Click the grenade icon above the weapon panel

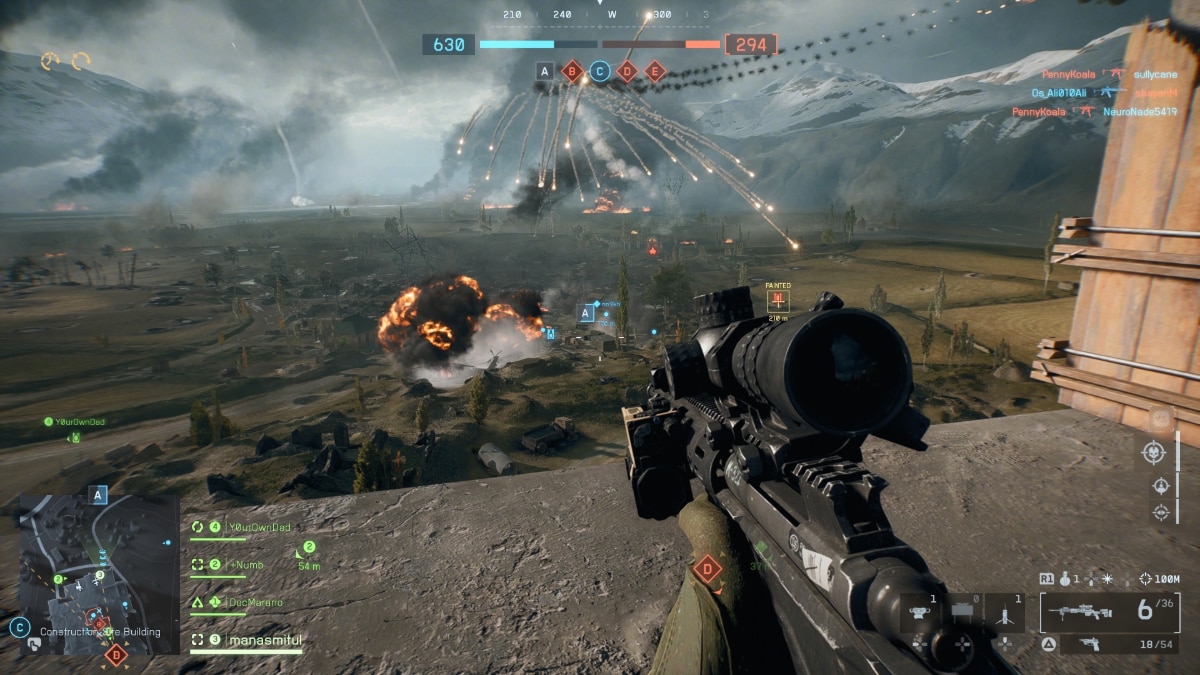pos(1067,579)
